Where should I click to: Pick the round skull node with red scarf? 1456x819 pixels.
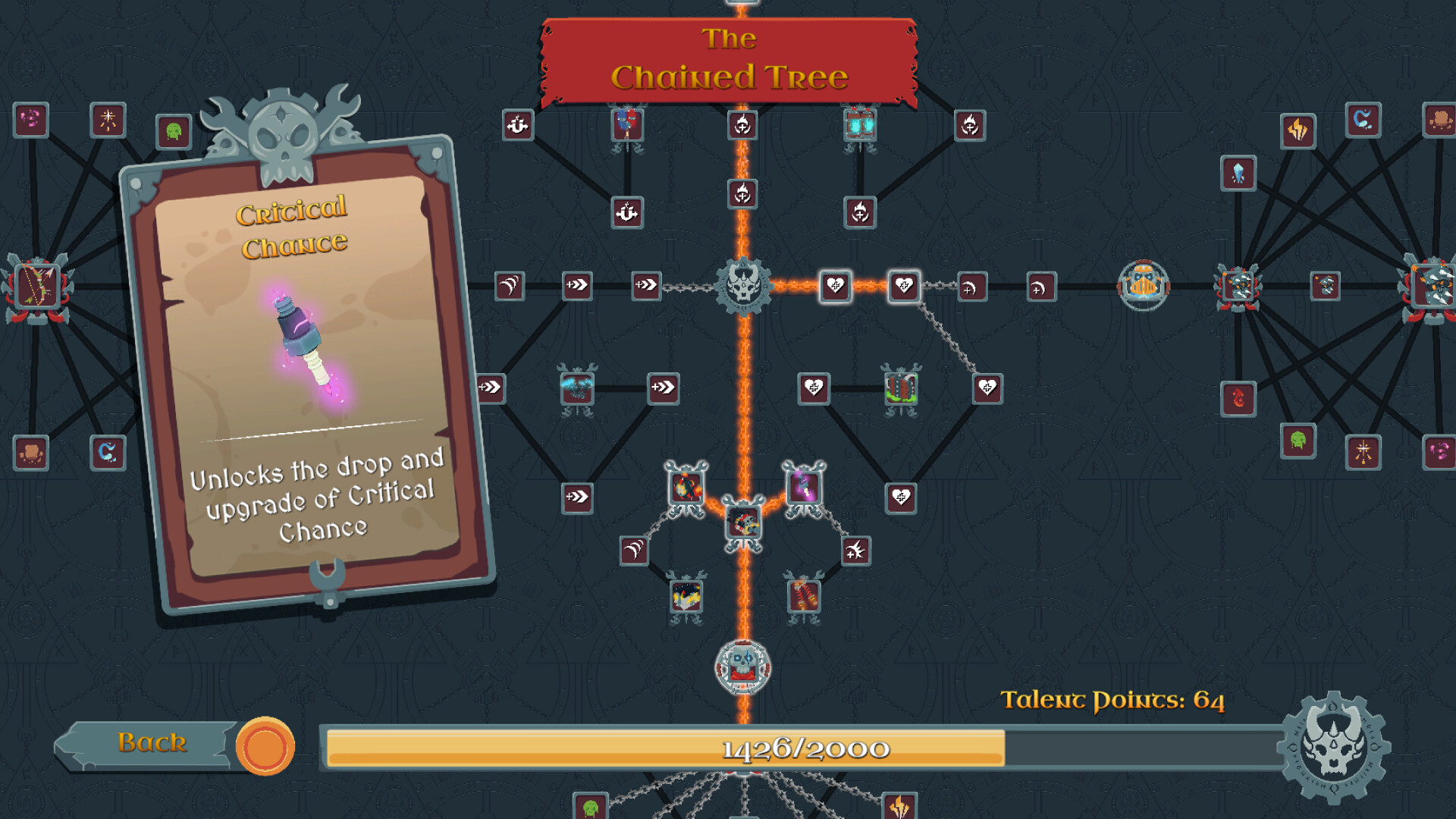click(x=743, y=667)
